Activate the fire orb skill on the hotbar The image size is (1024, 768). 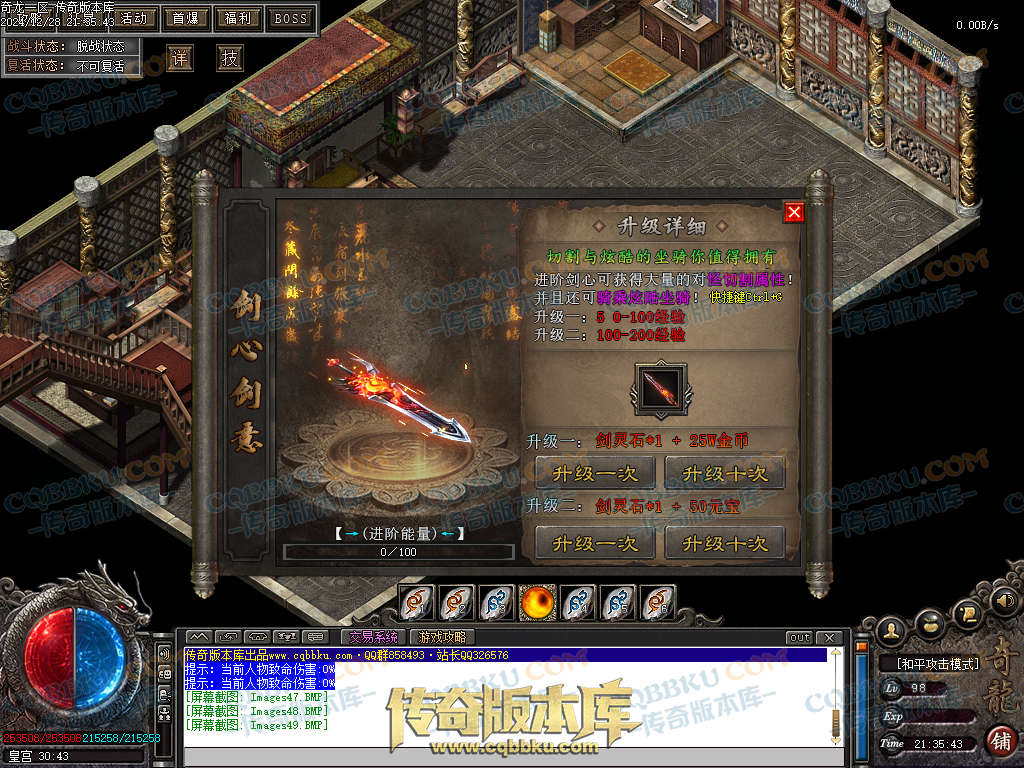tap(537, 602)
